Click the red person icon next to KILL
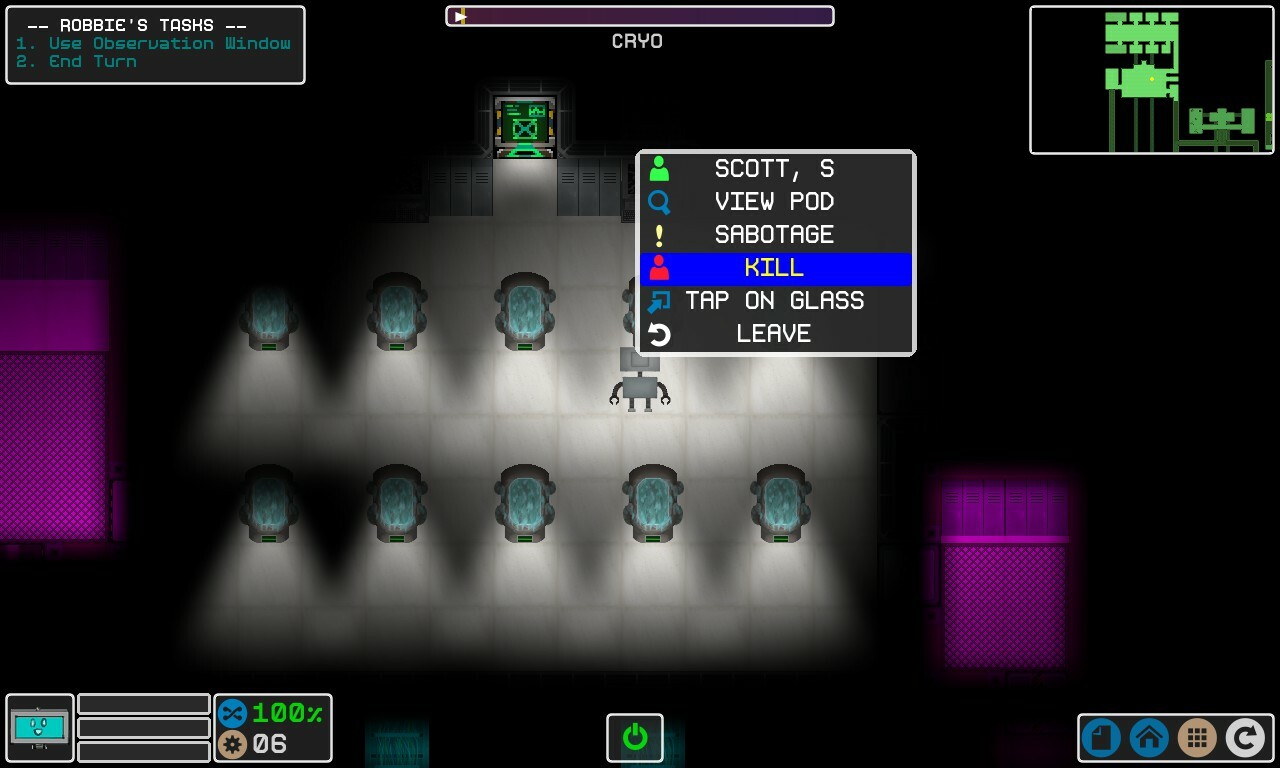 coord(660,267)
